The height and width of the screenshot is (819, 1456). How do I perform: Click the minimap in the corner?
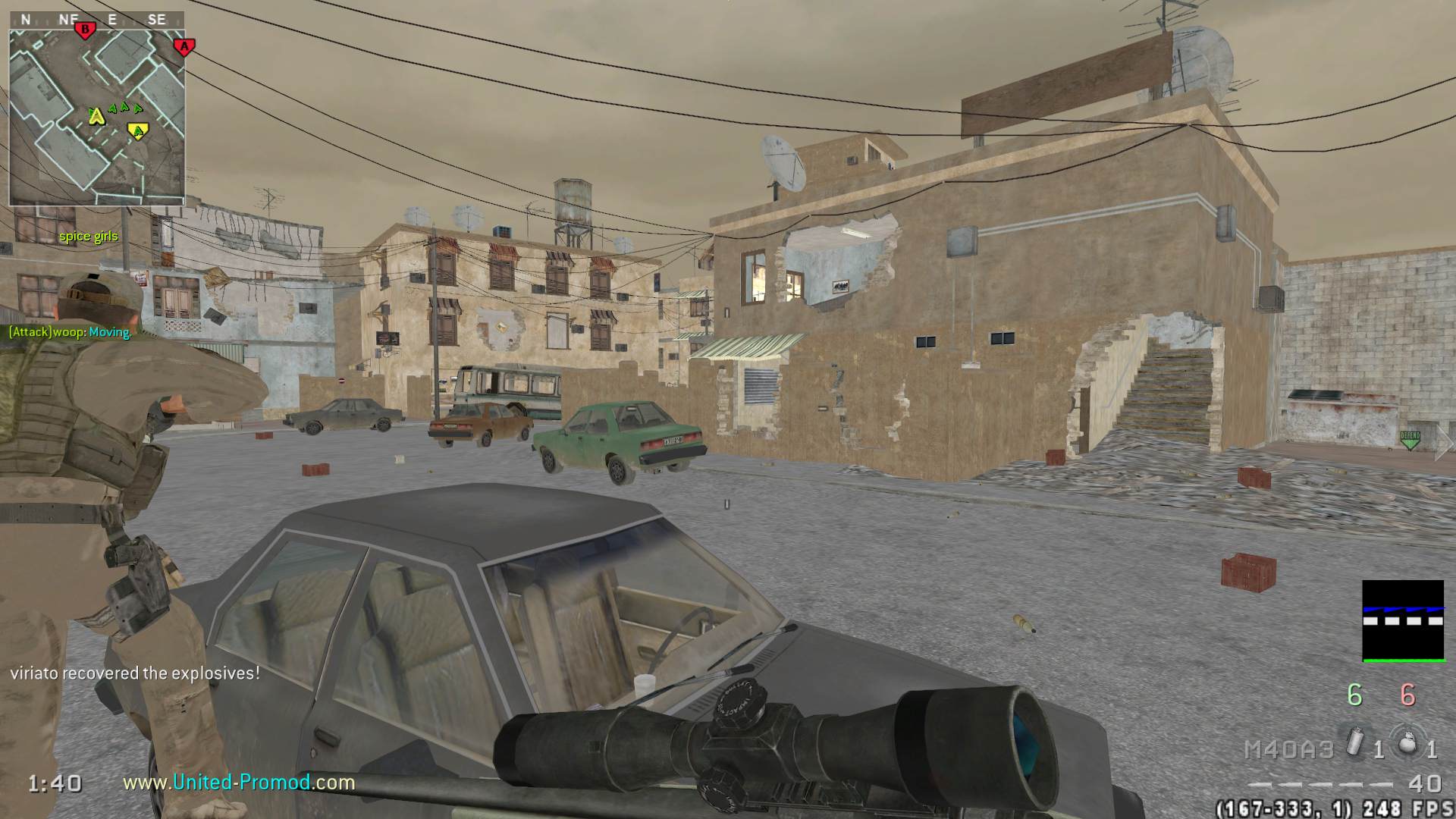point(96,118)
